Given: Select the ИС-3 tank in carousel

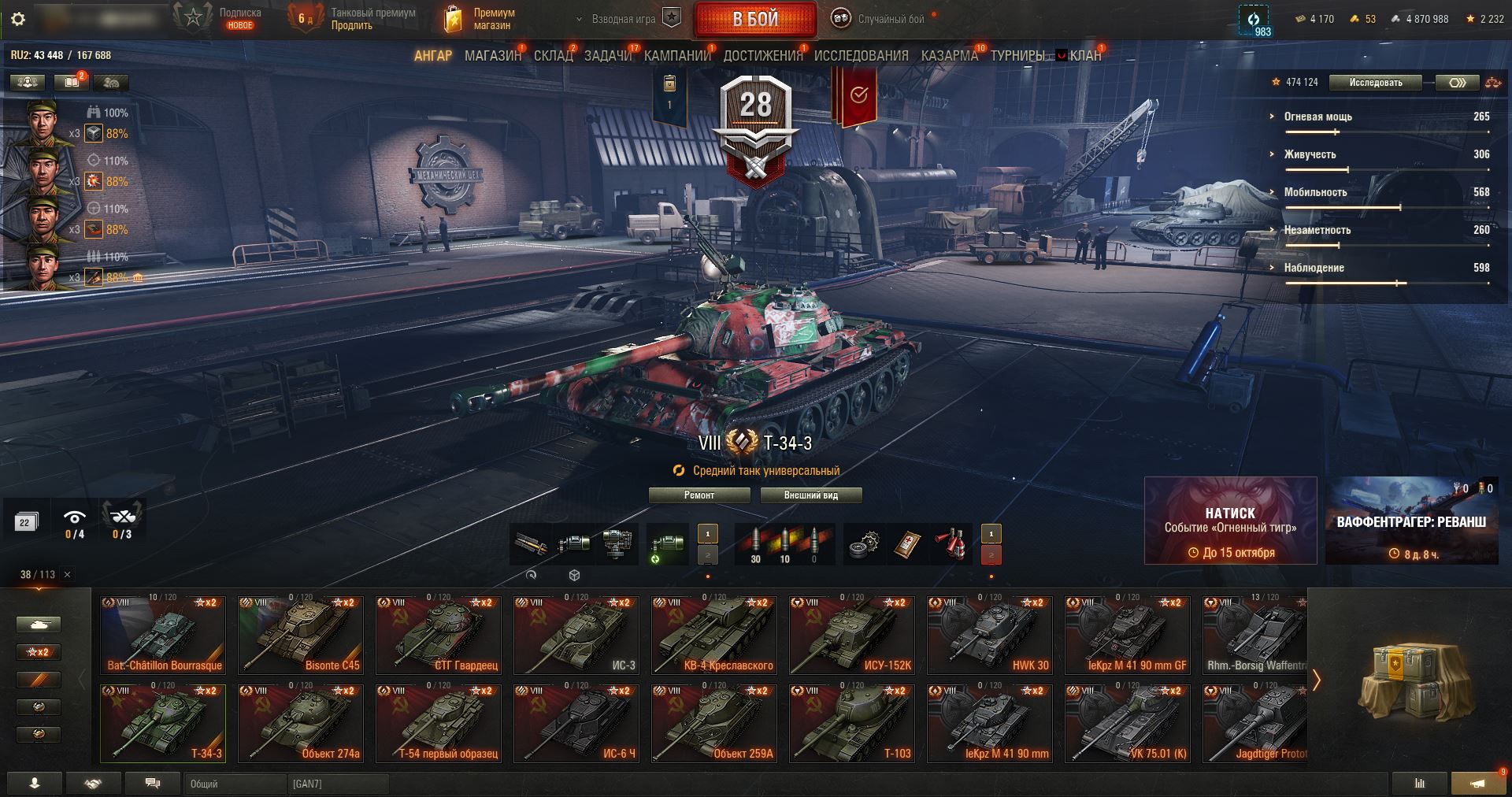Looking at the screenshot, I should [x=576, y=635].
